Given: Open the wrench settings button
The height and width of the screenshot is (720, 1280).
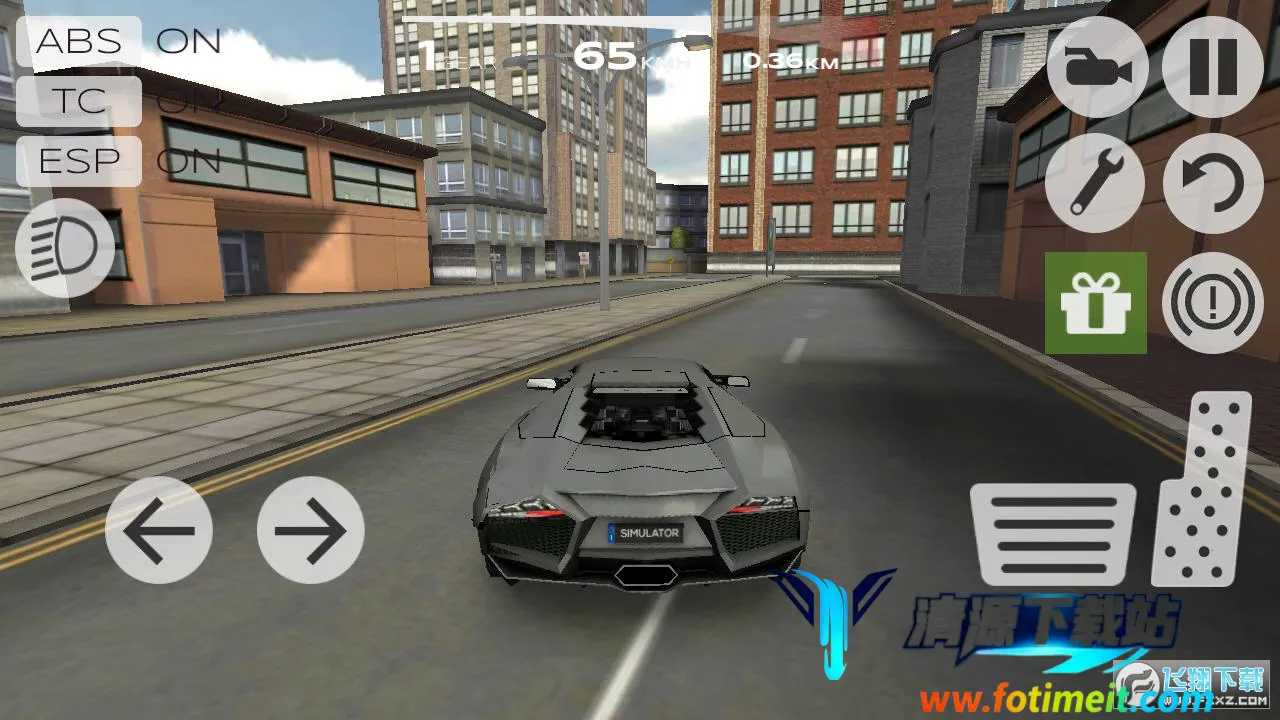Looking at the screenshot, I should [1095, 184].
